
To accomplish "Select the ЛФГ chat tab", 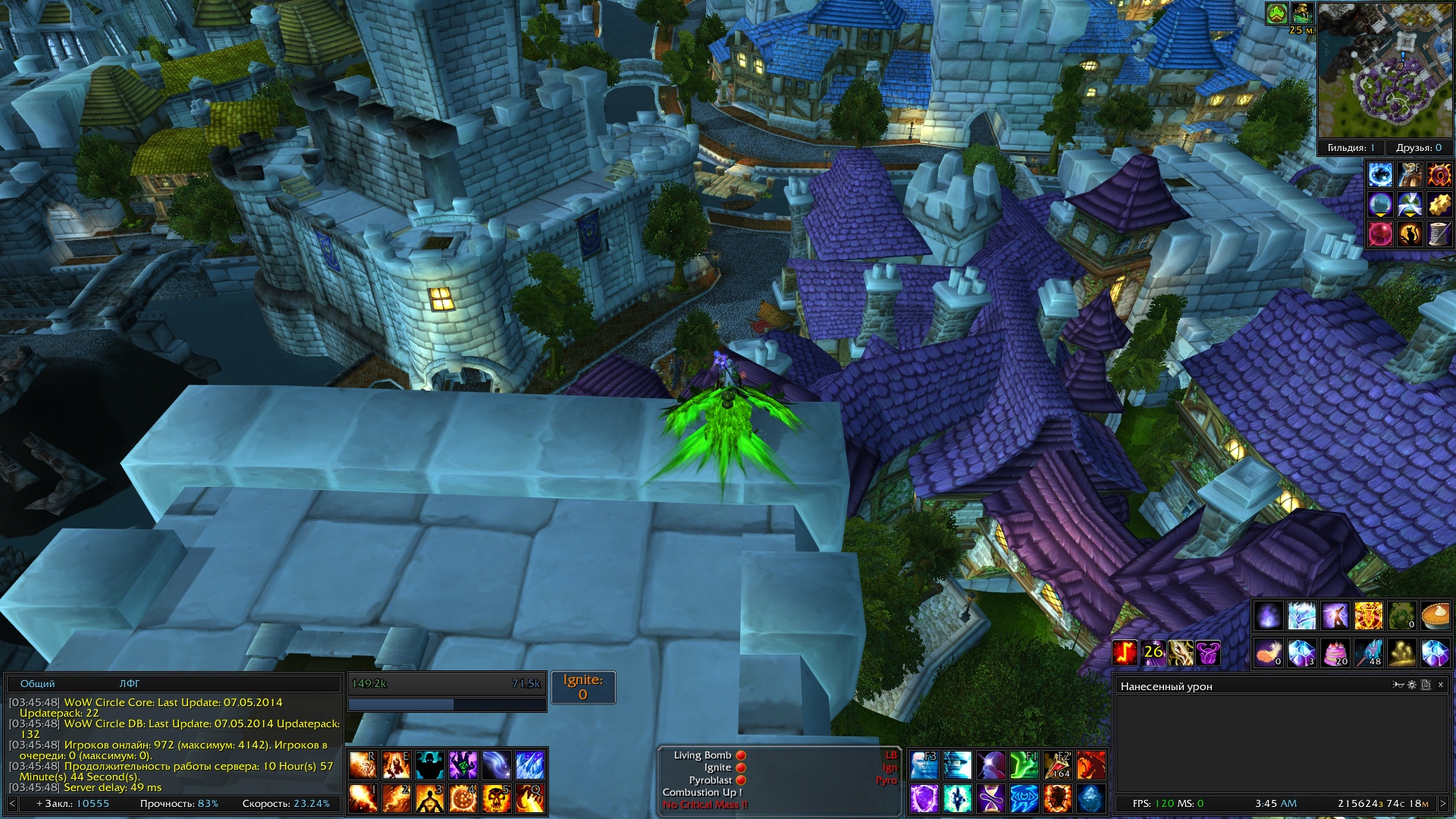I will click(x=130, y=684).
